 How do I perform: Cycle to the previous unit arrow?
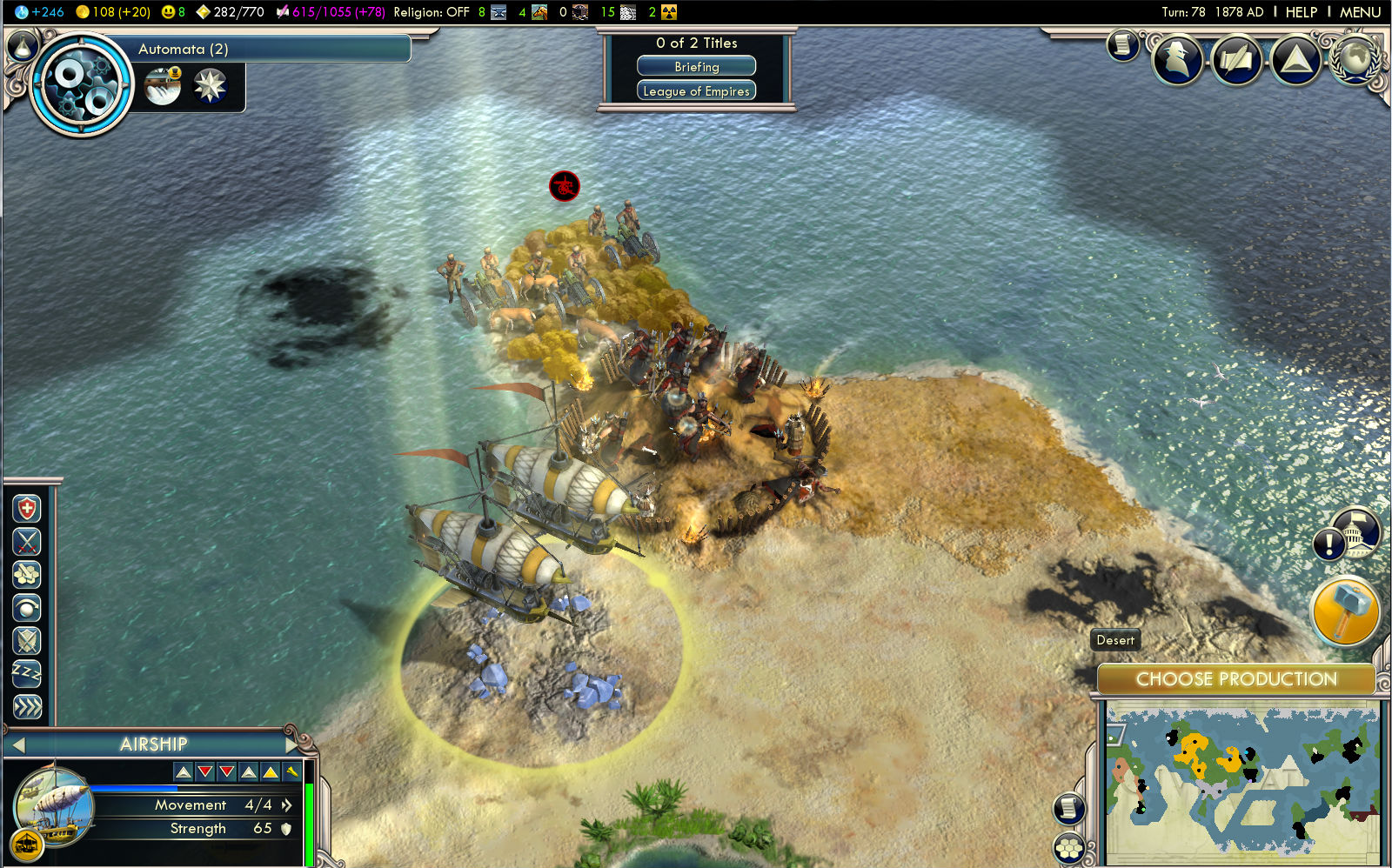pos(18,744)
